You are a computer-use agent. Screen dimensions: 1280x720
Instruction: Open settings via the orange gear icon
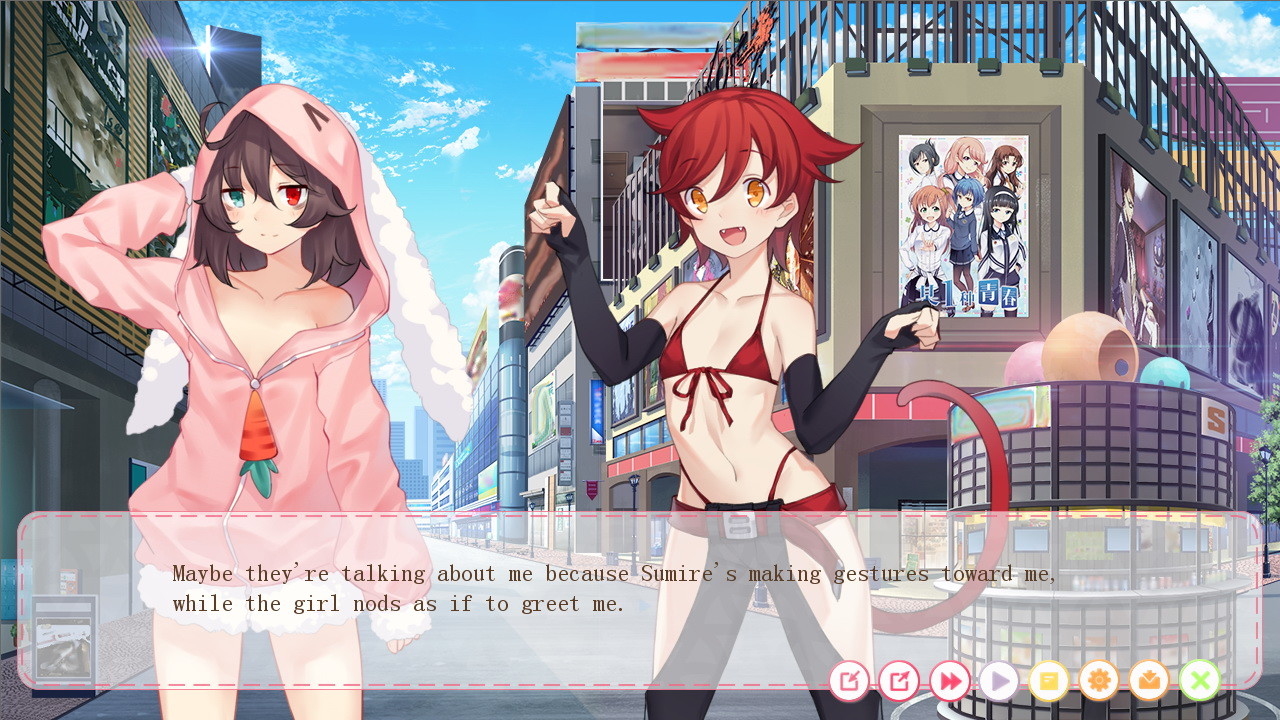(x=1099, y=682)
